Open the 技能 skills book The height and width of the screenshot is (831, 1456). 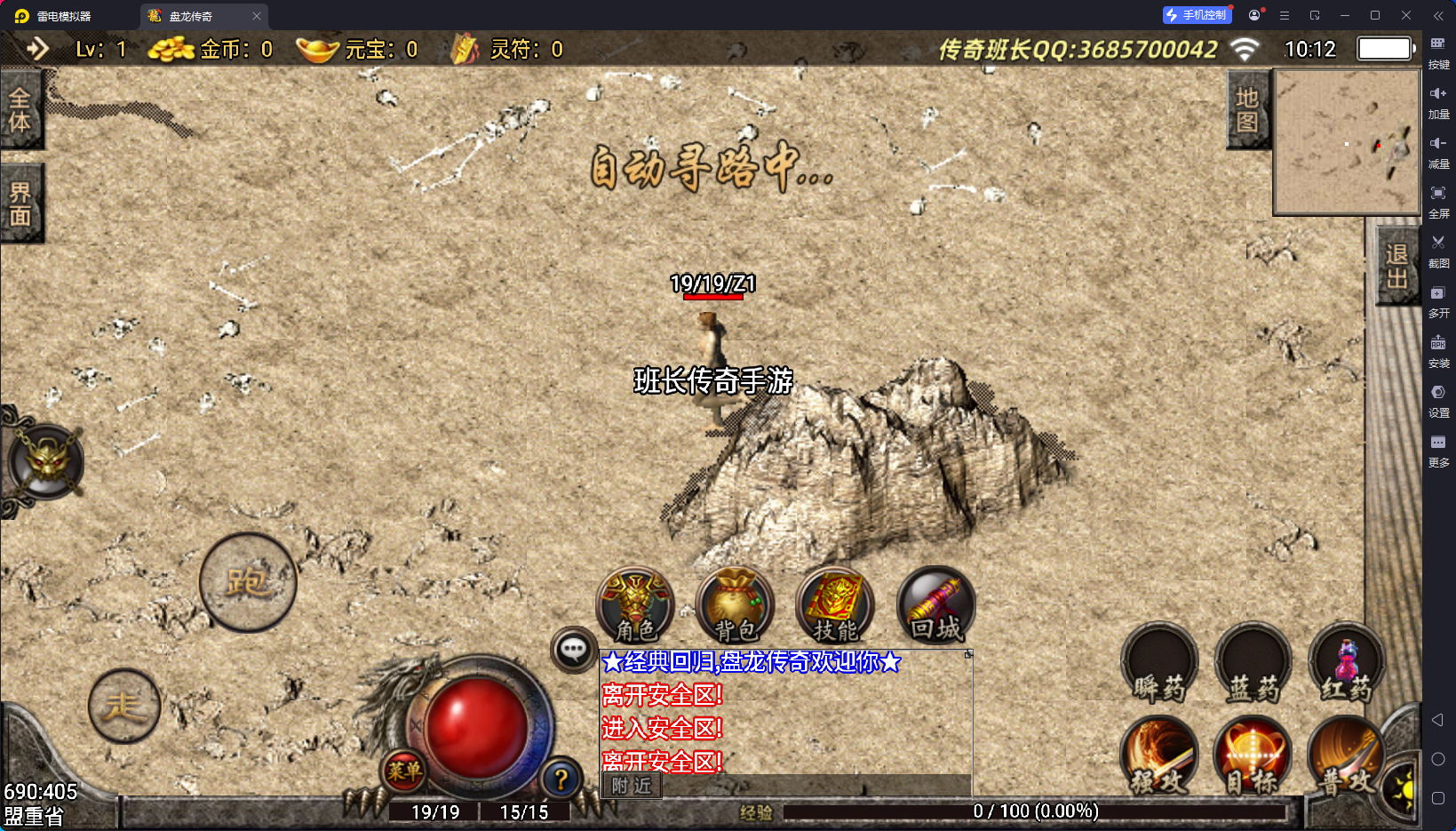[835, 606]
